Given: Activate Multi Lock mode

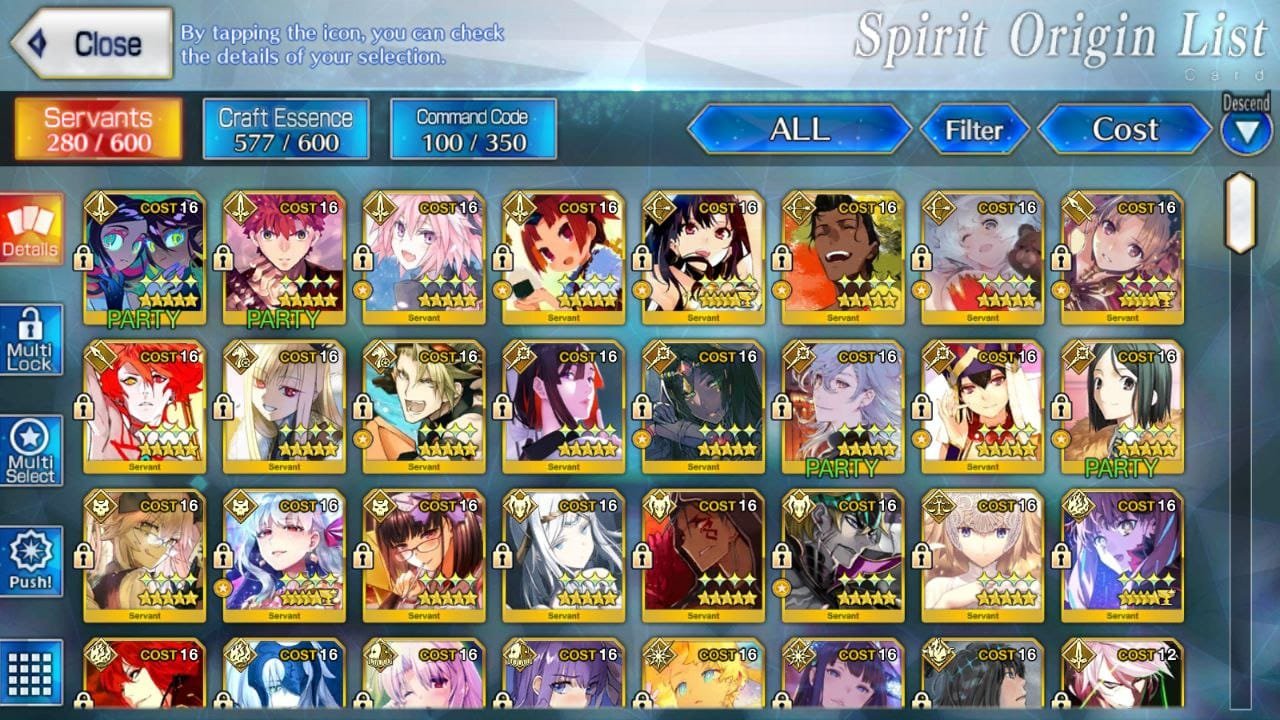Looking at the screenshot, I should tap(30, 340).
